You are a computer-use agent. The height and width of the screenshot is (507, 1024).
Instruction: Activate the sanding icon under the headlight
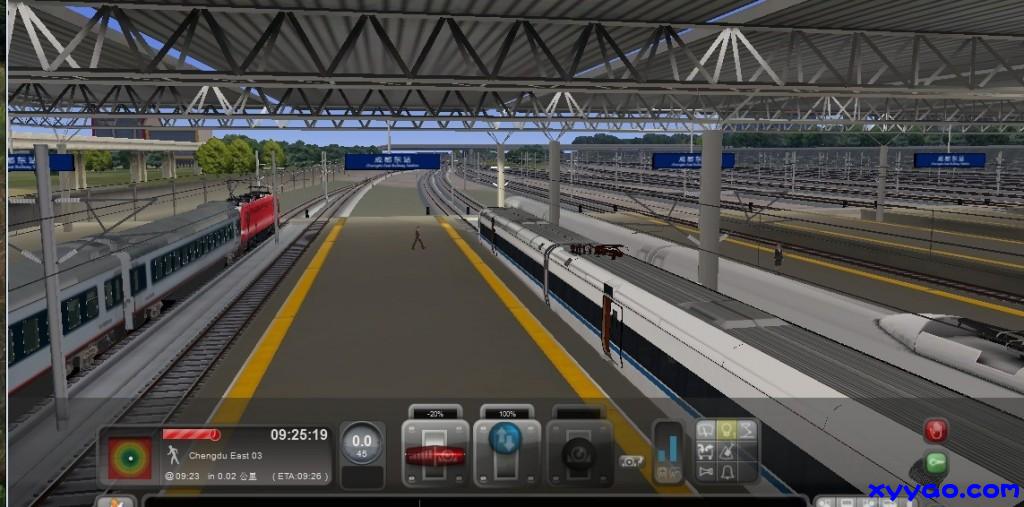[727, 450]
